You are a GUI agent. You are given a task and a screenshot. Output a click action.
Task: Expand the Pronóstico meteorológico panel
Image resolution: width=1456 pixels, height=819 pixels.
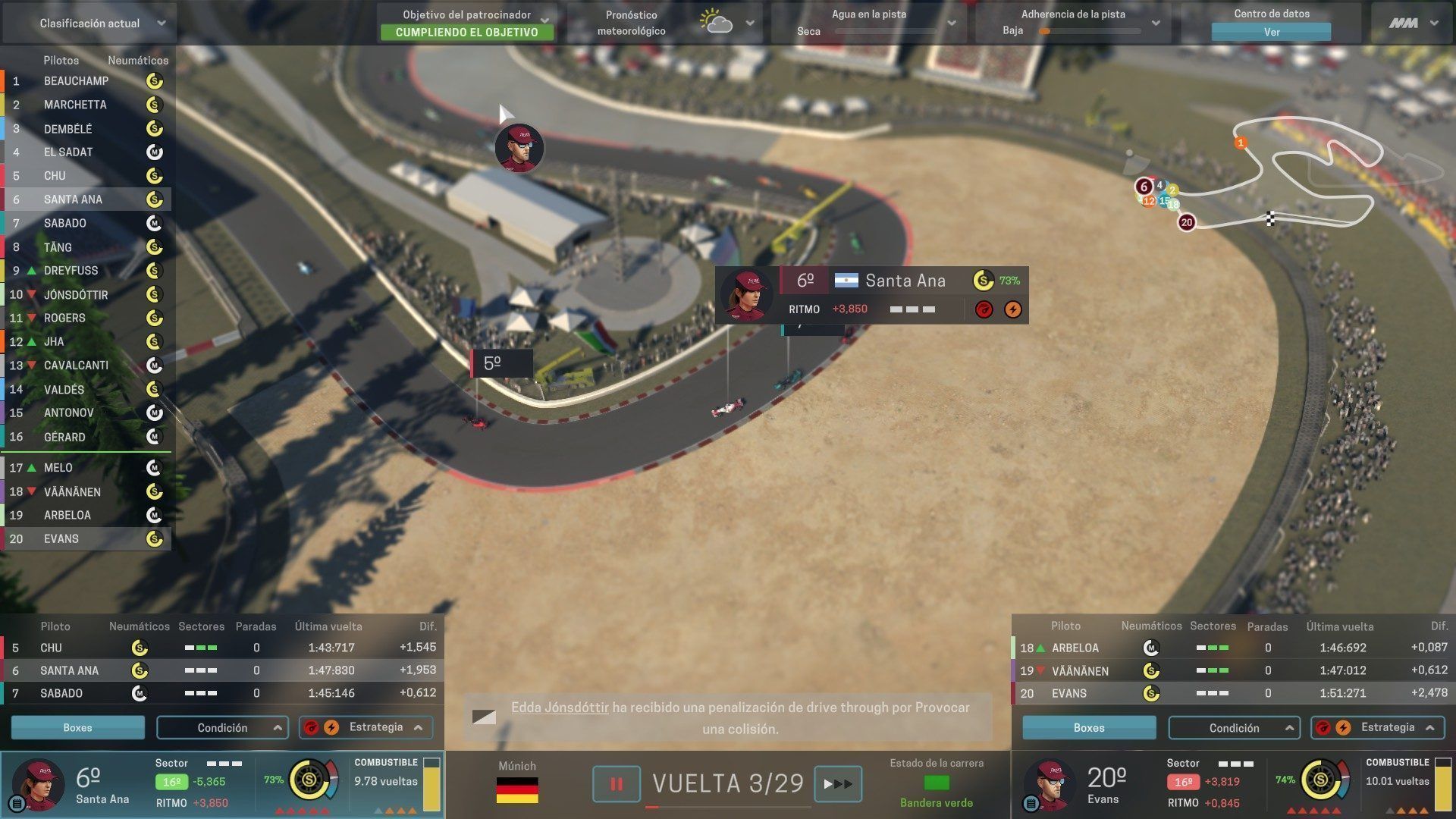(749, 23)
